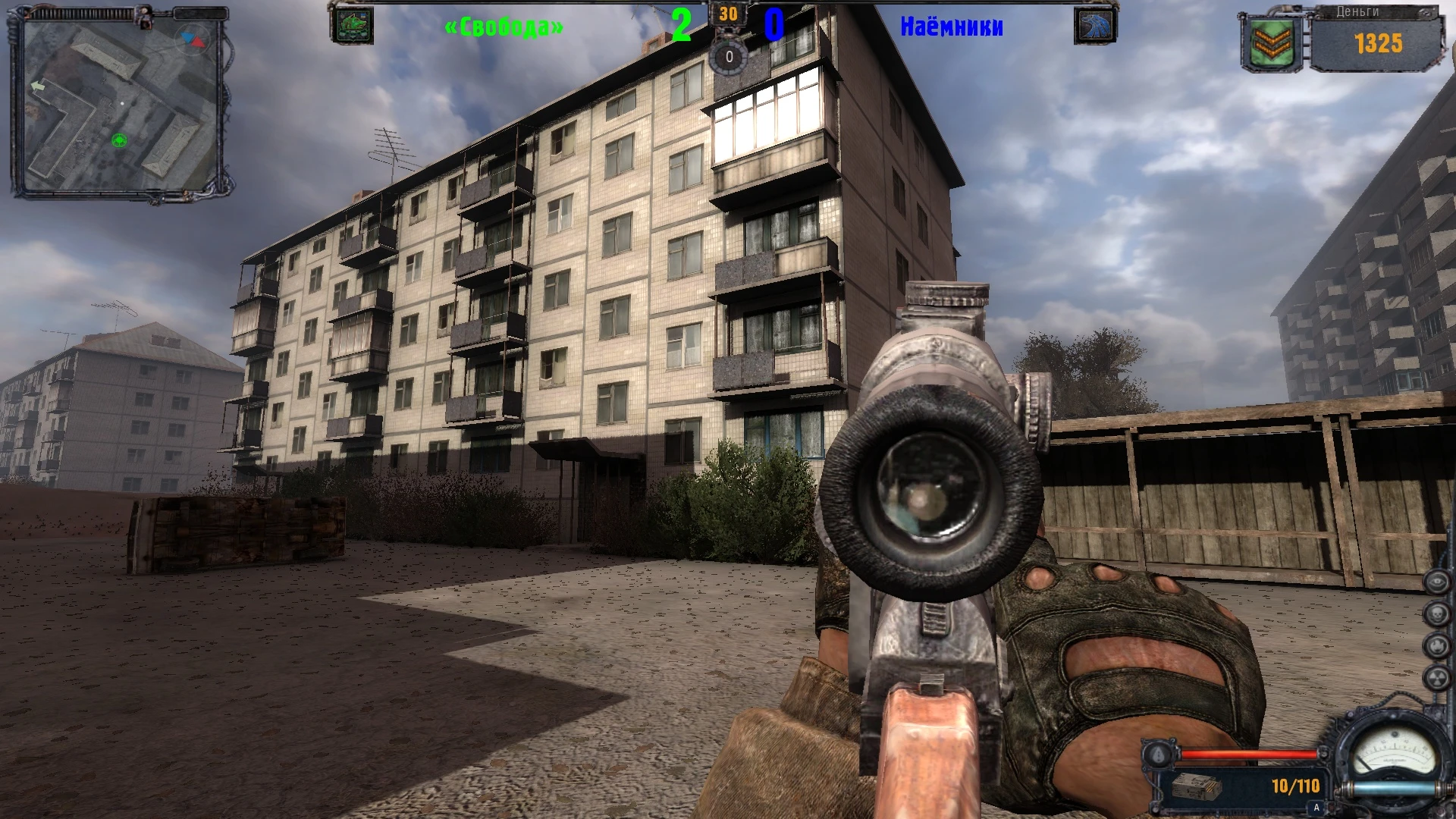Expand the round timer showing 30
The image size is (1456, 819).
pos(729,14)
